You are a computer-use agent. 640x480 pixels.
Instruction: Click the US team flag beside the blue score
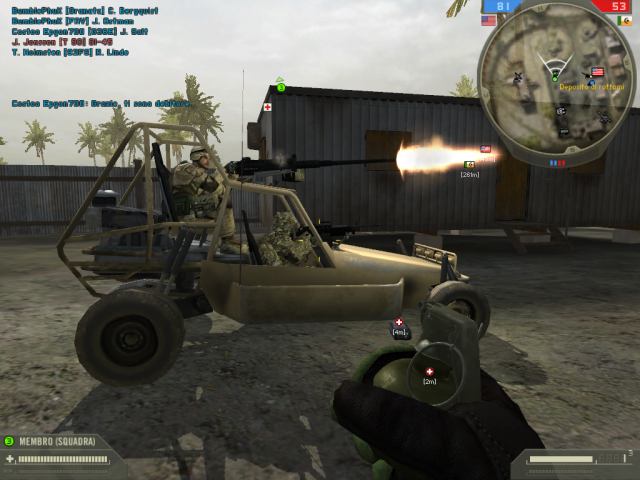[x=488, y=20]
